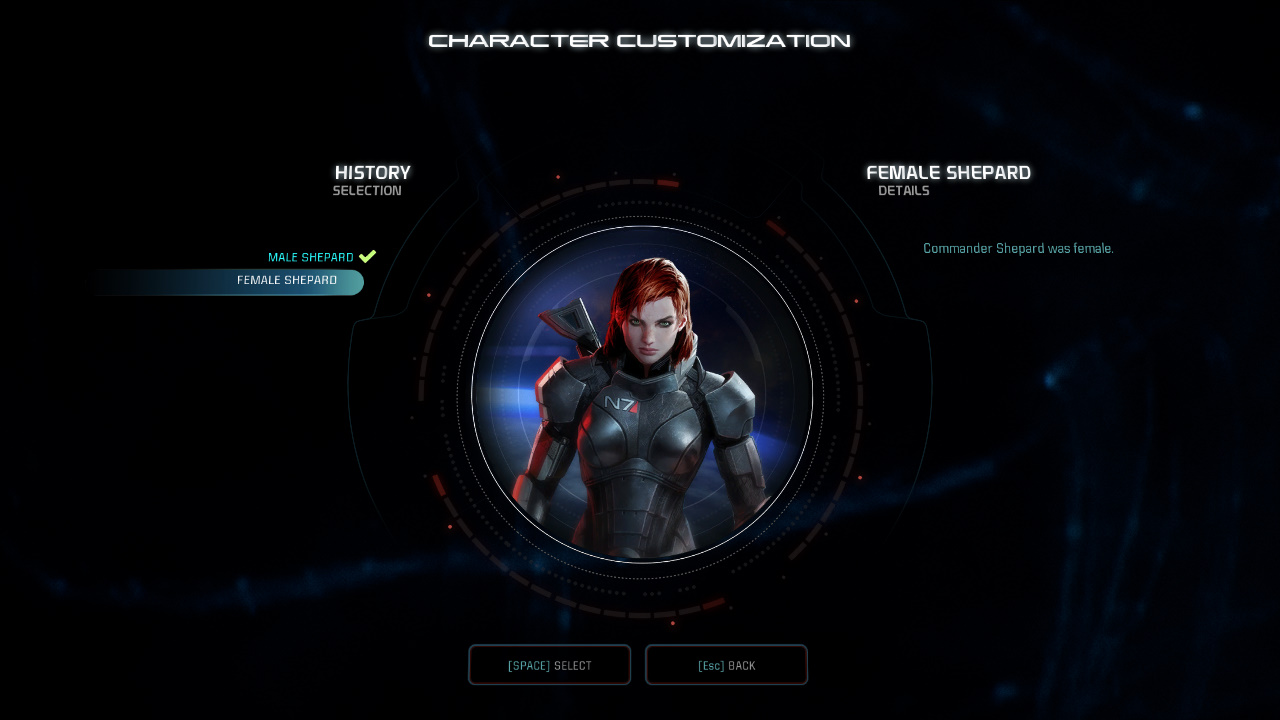Click the circular Shepard portrait
1280x720 pixels.
point(640,395)
